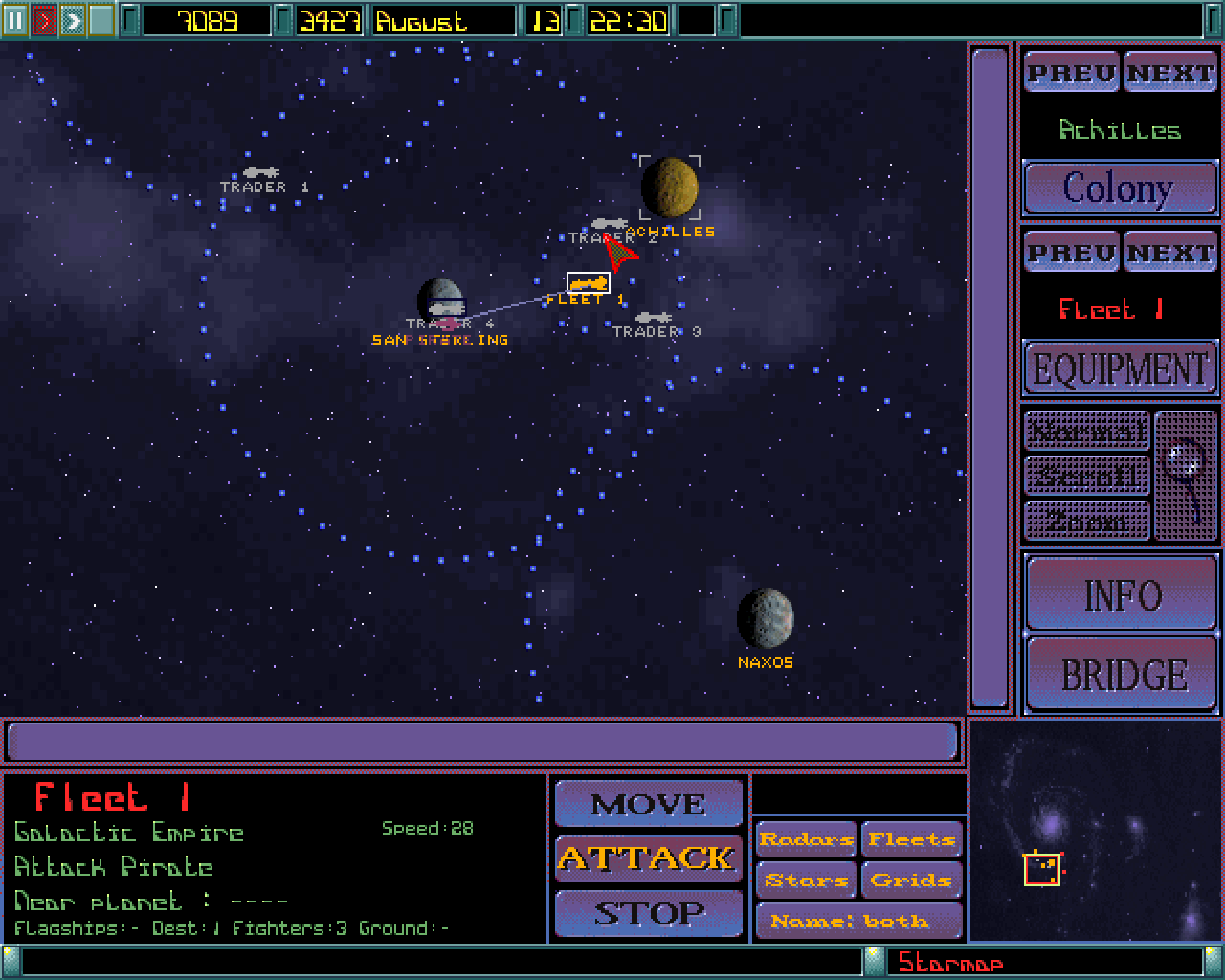Go to the PREV planet before Achilles
The image size is (1225, 980).
(x=1071, y=74)
